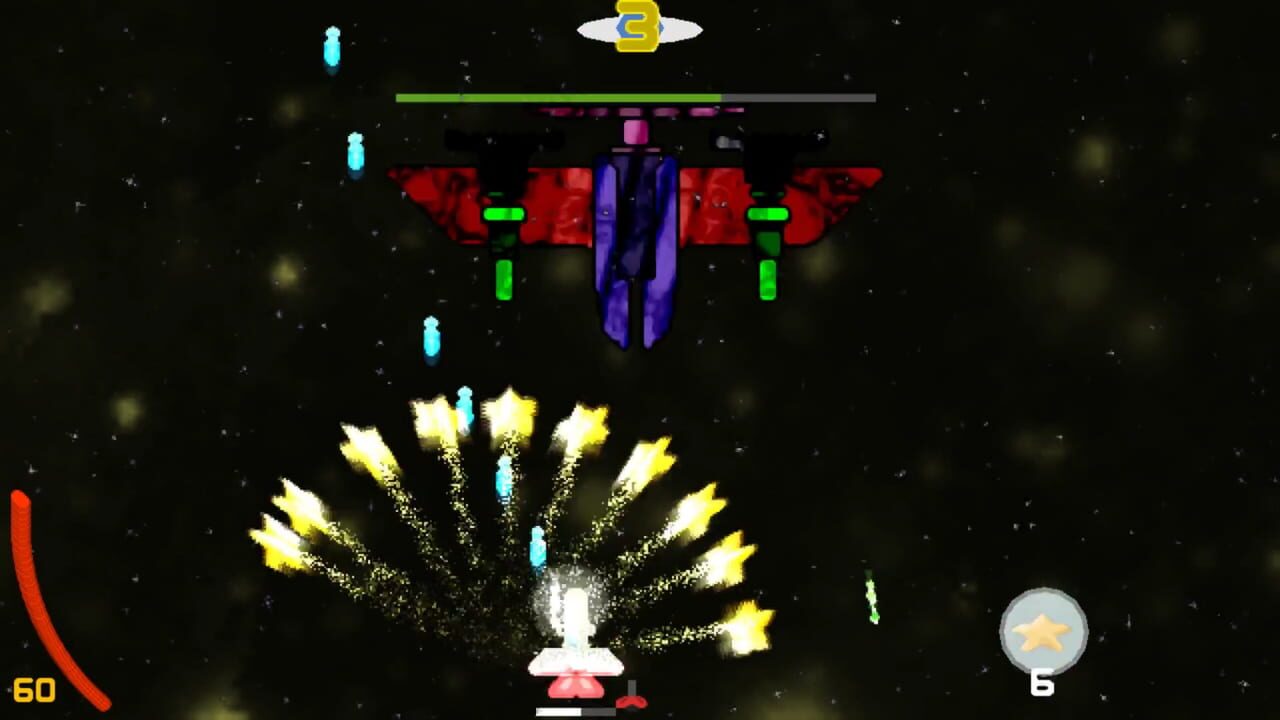This screenshot has width=1280, height=720.
Task: Select the boss's pink cockpit
Action: [636, 132]
